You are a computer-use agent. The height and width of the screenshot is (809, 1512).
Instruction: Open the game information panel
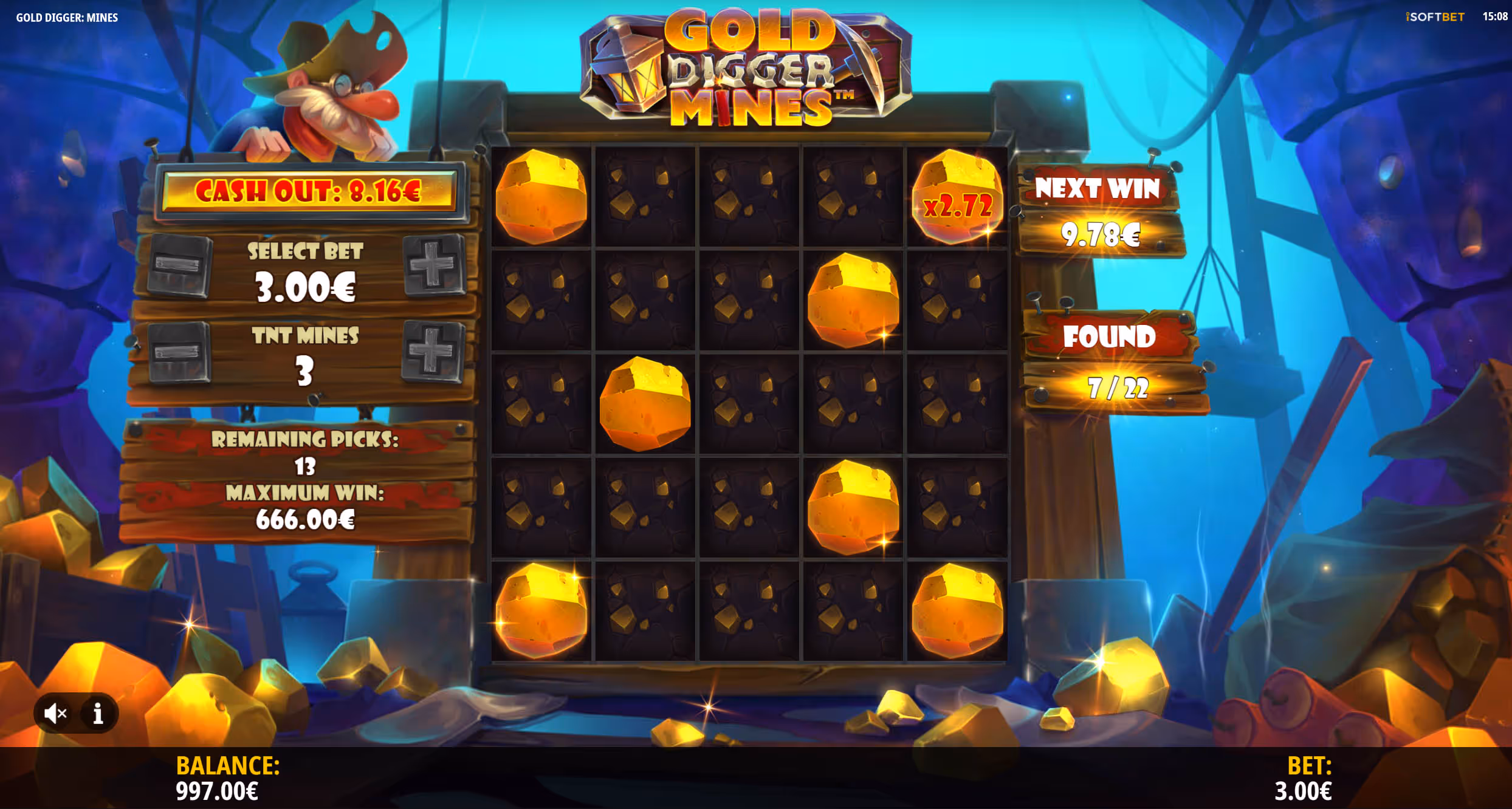pos(97,713)
